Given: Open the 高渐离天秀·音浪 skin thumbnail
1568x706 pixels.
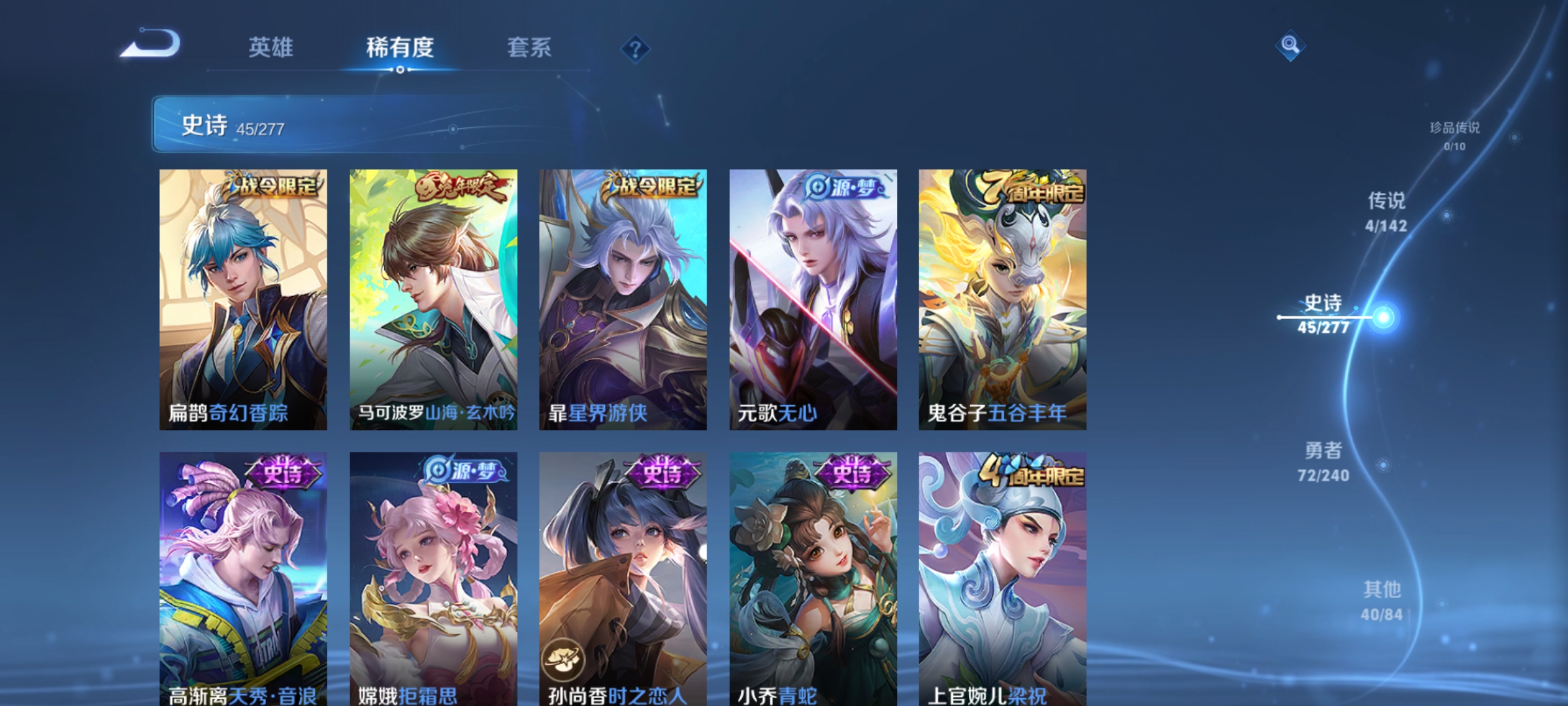Looking at the screenshot, I should 242,575.
